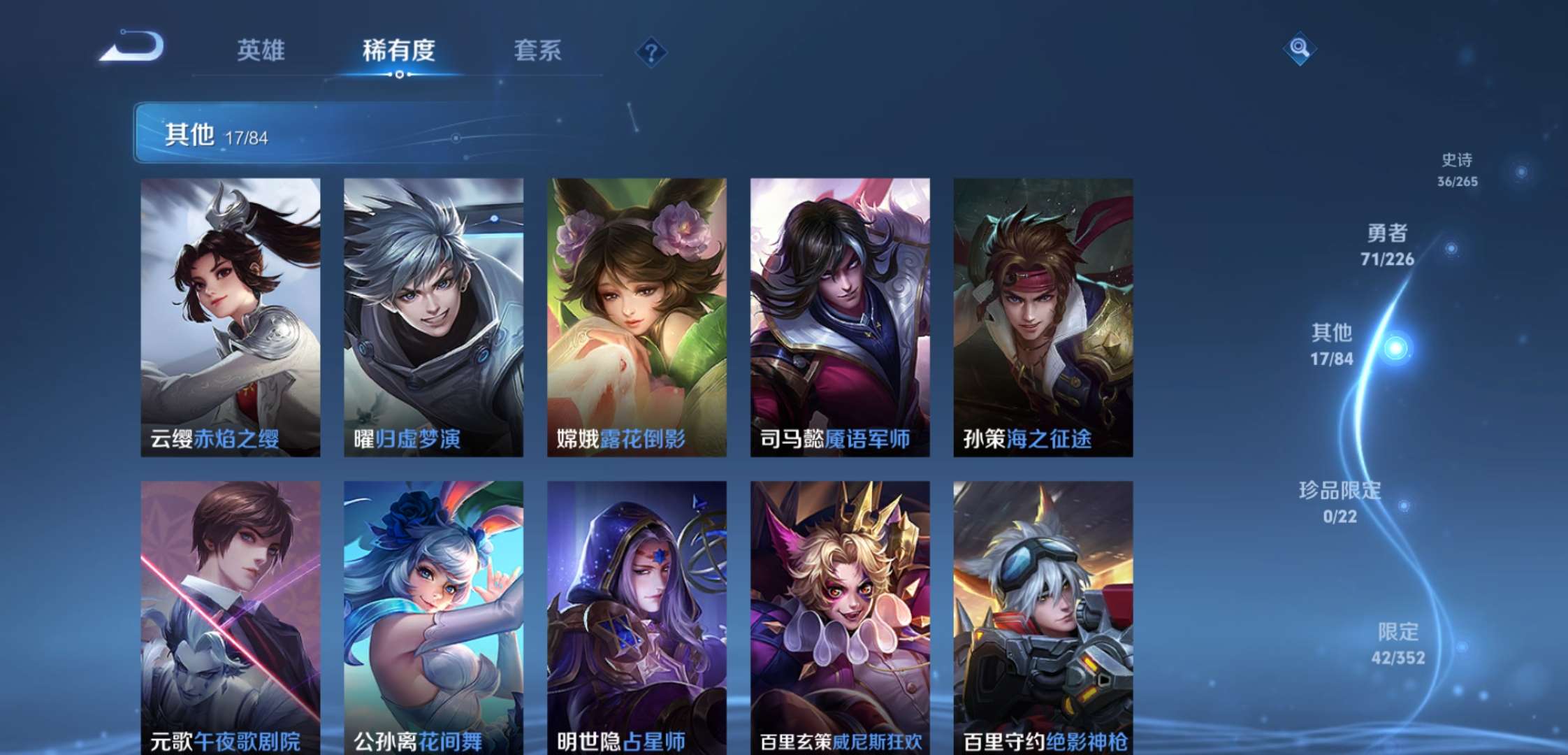
Task: Select the 稀有度 tab
Action: tap(400, 50)
